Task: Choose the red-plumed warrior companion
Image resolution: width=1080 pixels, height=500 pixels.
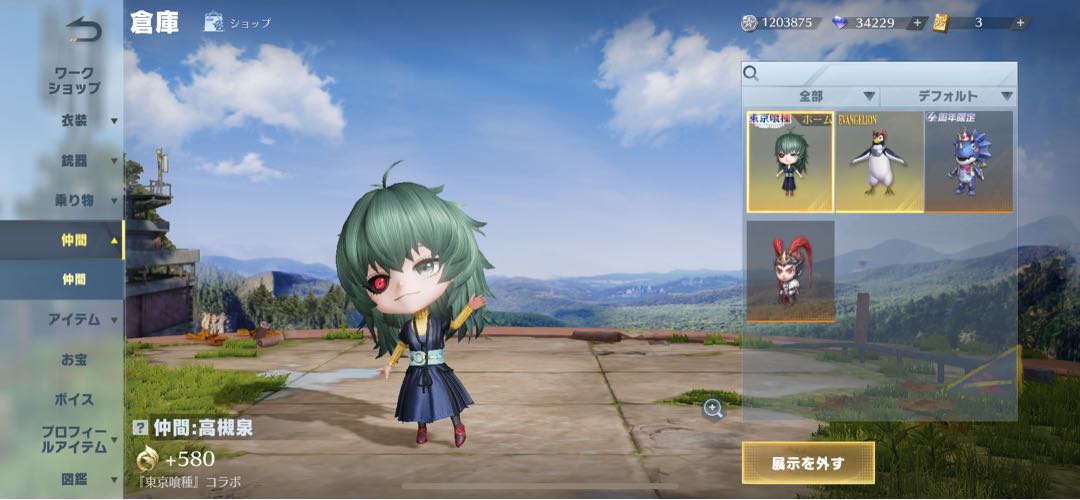Action: 790,271
